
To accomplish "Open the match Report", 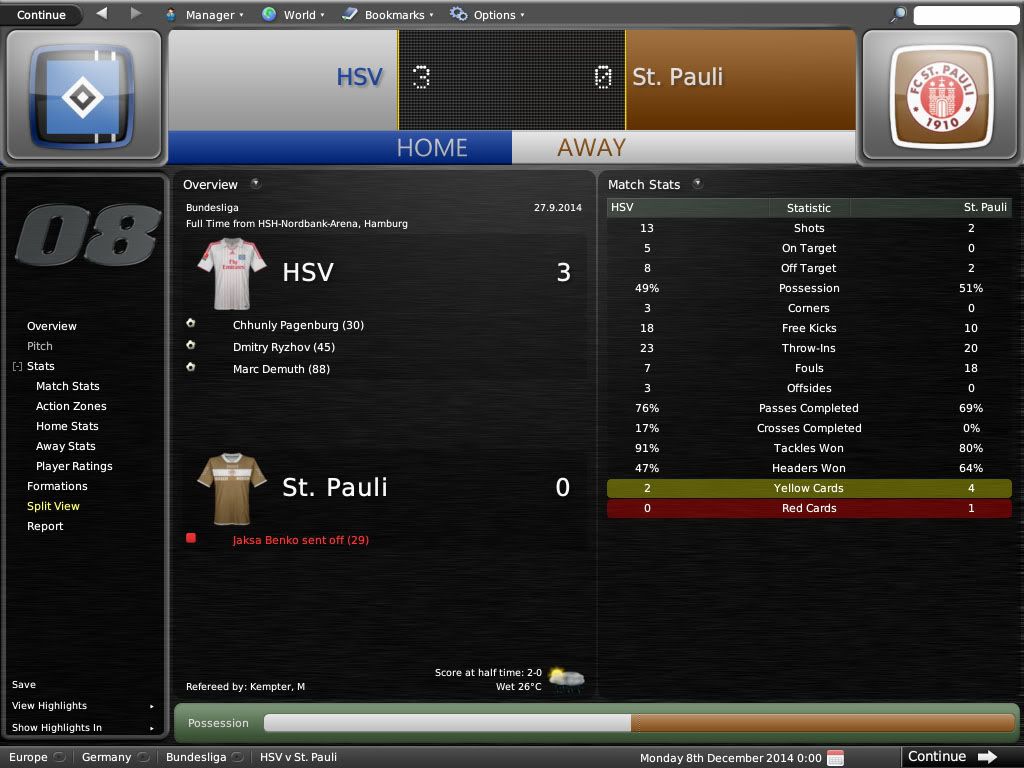I will pyautogui.click(x=45, y=526).
